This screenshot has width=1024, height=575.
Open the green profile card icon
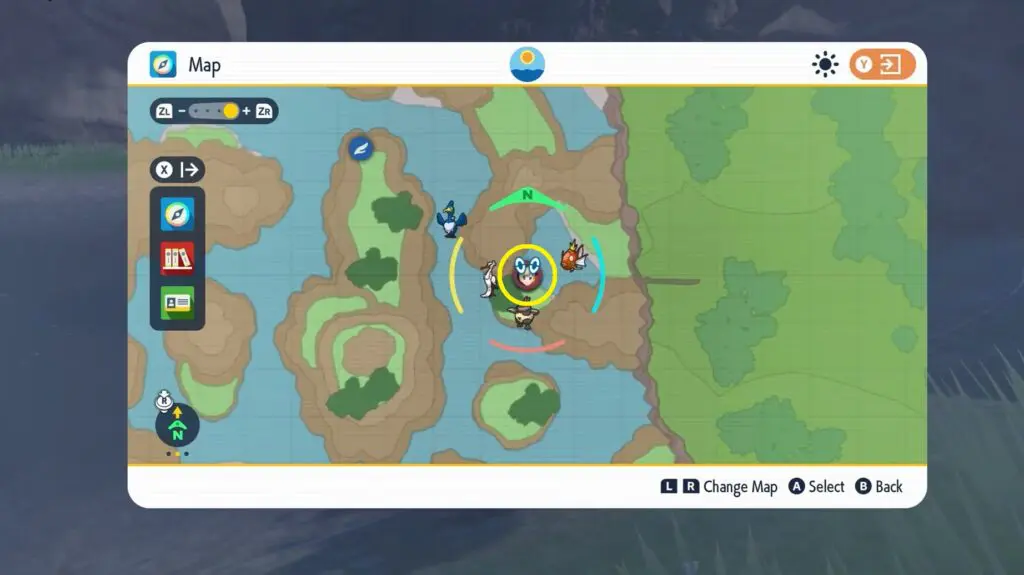coord(177,302)
